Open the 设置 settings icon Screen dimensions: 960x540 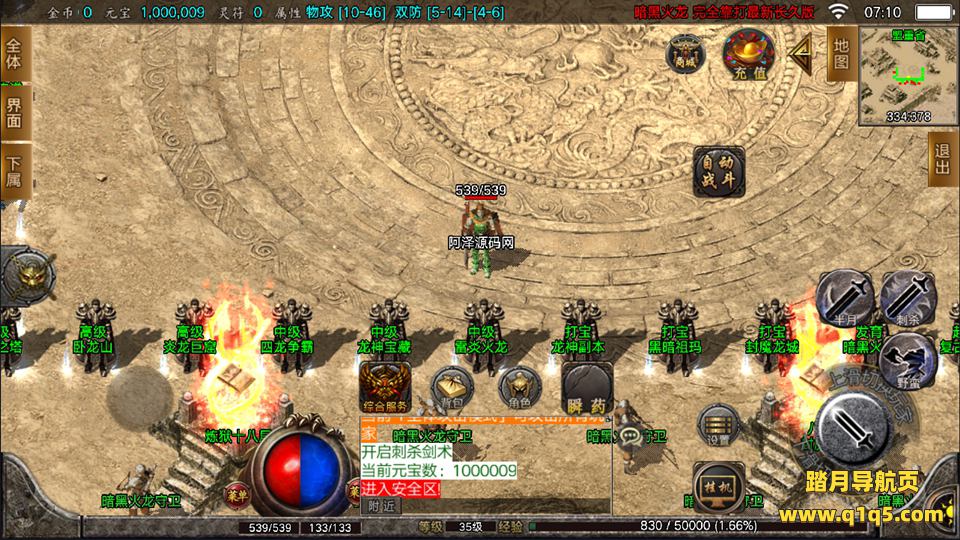click(x=716, y=425)
